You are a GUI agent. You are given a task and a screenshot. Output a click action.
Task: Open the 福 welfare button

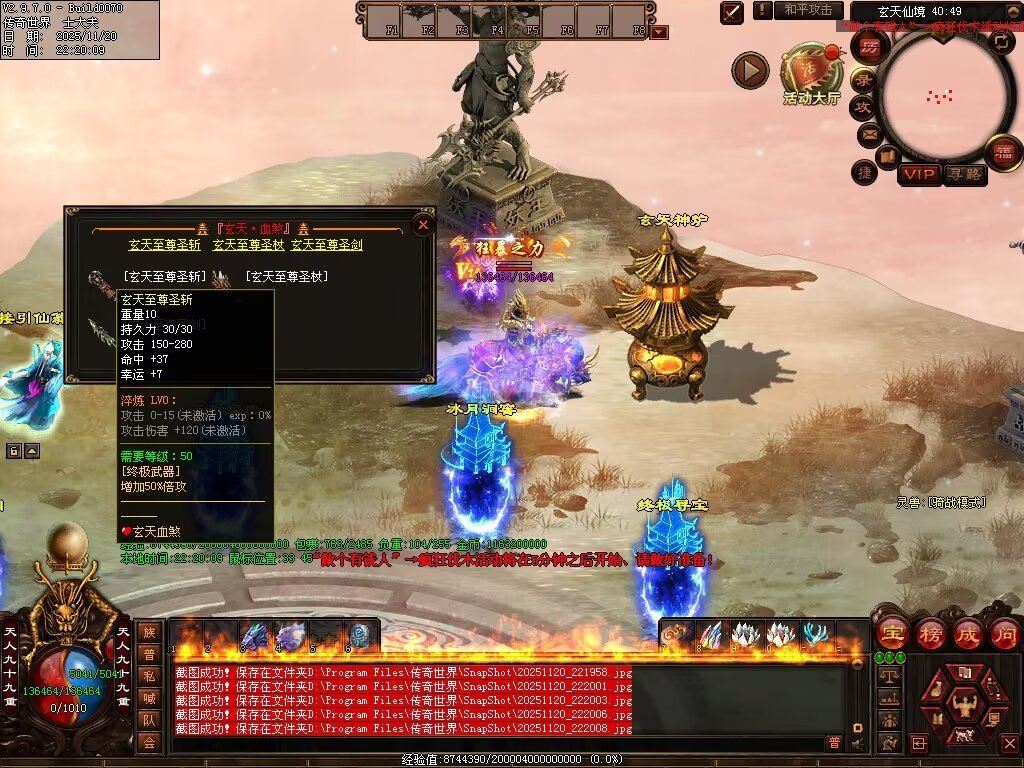(x=1001, y=153)
